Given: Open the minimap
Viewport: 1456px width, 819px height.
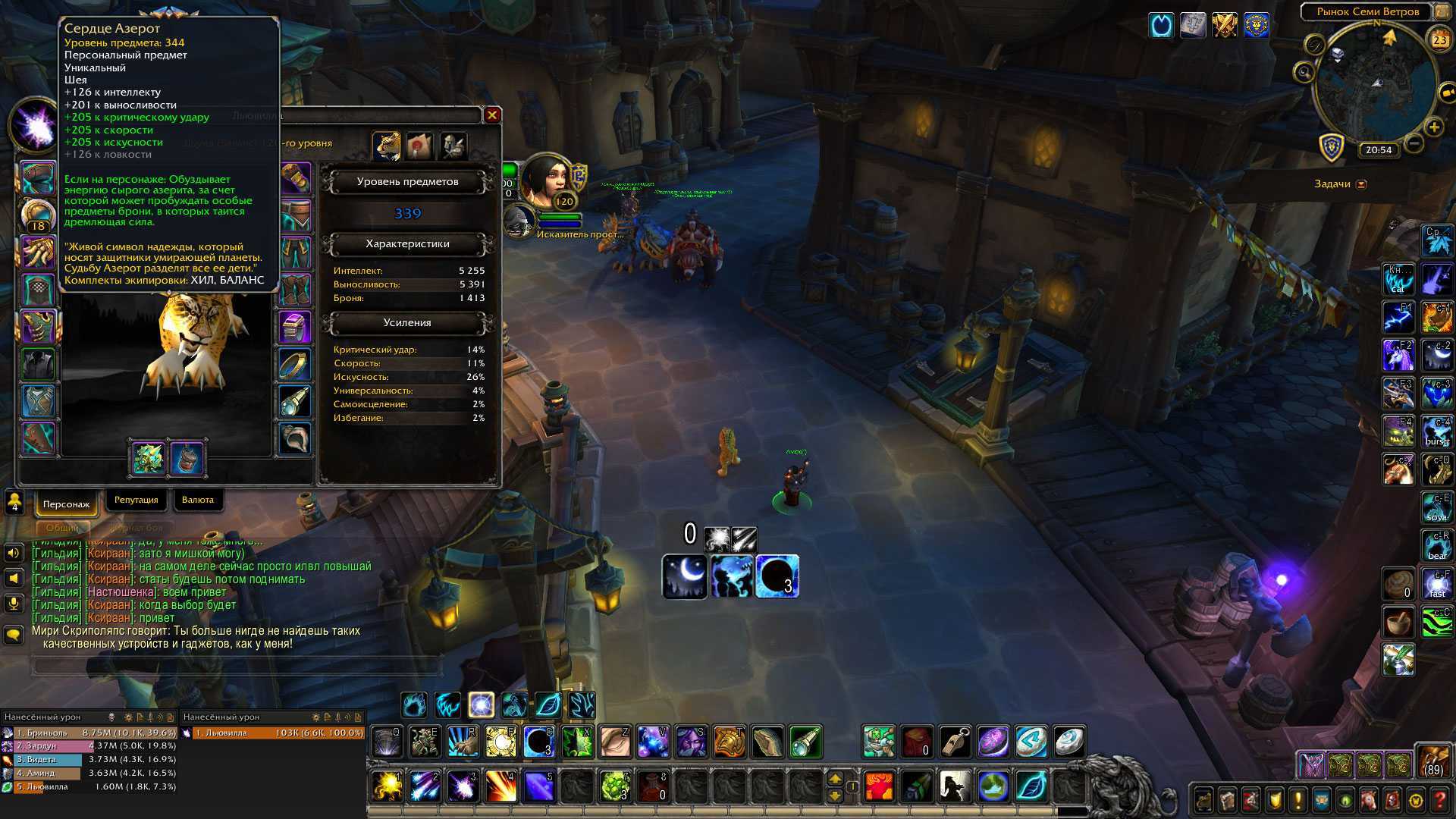Looking at the screenshot, I should [1376, 83].
